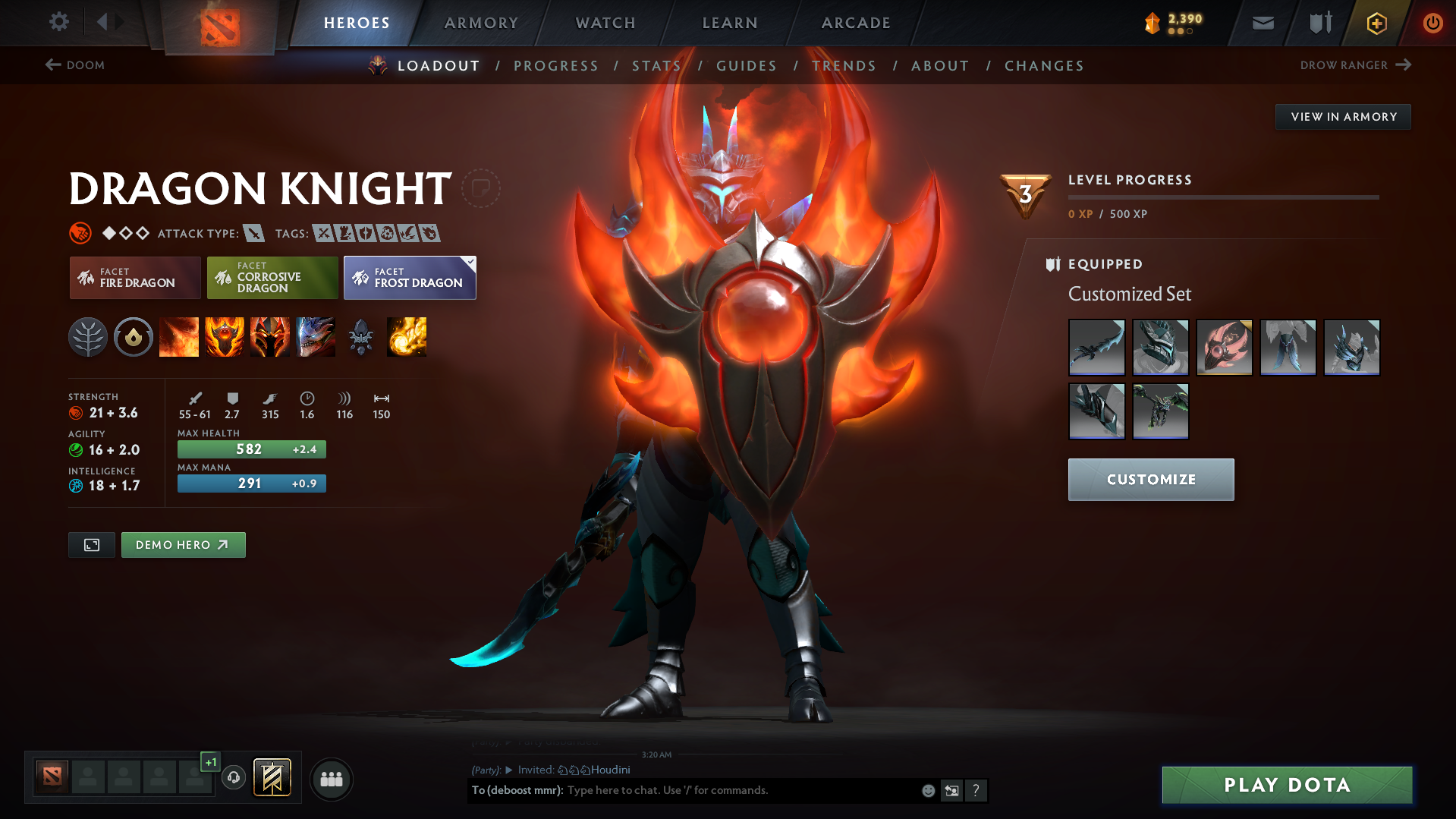View the Elder Dragon Form ability icon
This screenshot has height=819, width=1456.
click(316, 337)
